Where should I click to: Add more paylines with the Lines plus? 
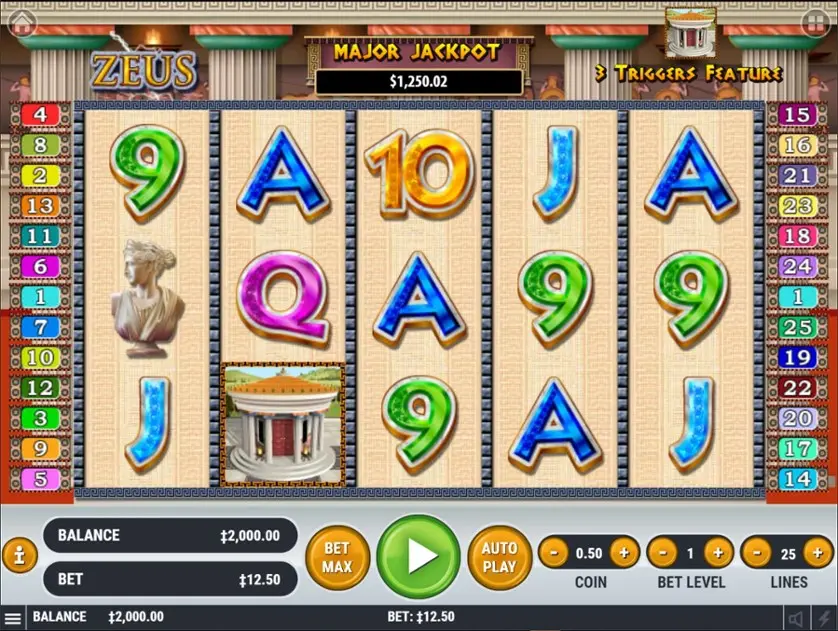pyautogui.click(x=820, y=552)
